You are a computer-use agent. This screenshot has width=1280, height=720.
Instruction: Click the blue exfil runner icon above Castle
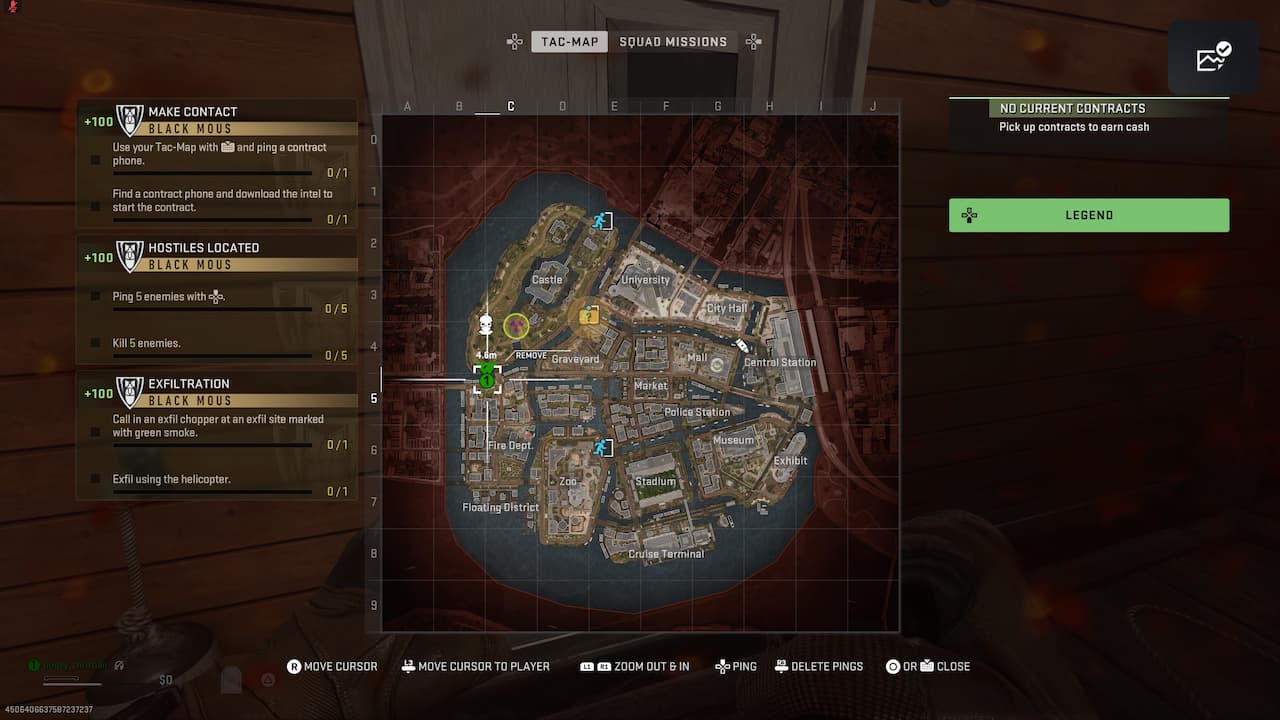[603, 220]
